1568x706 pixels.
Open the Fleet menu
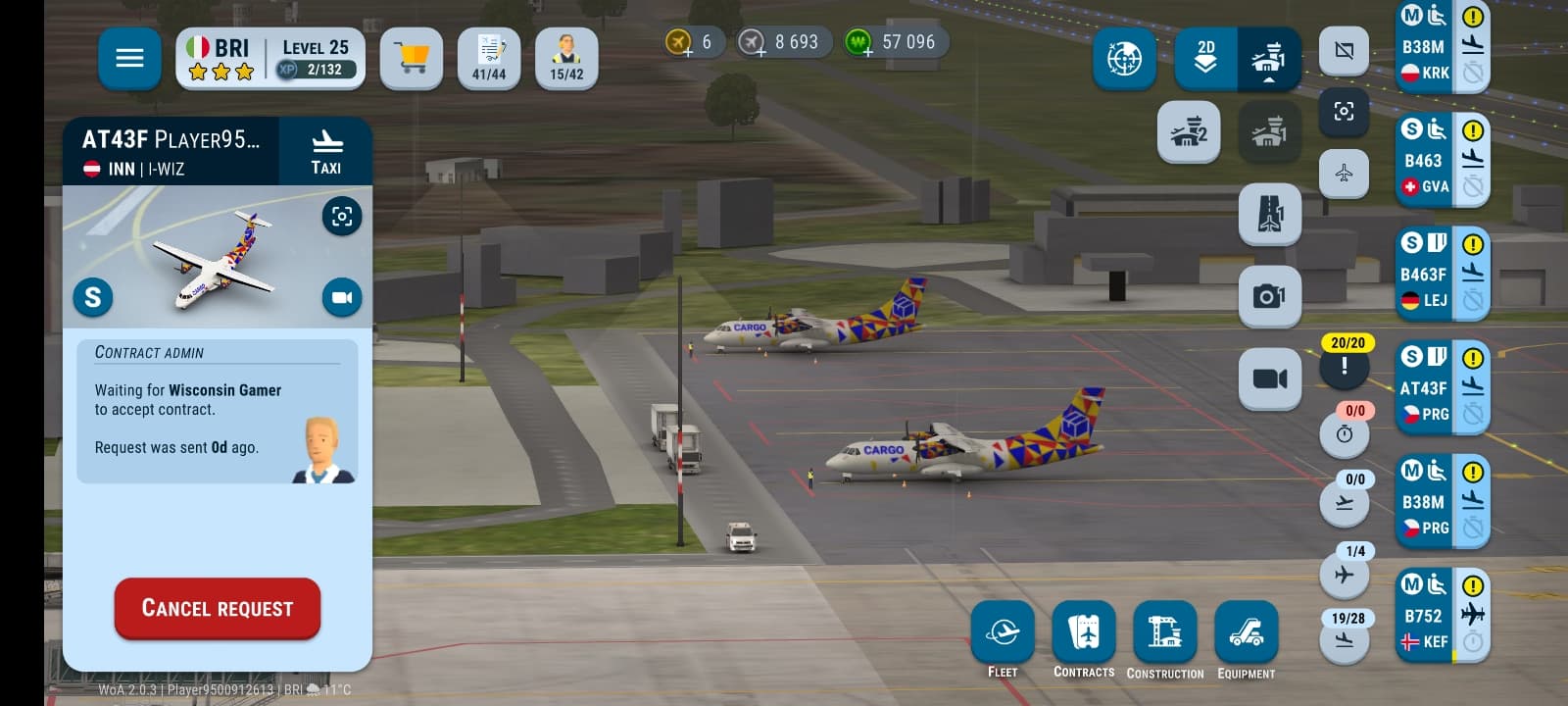coord(1003,633)
